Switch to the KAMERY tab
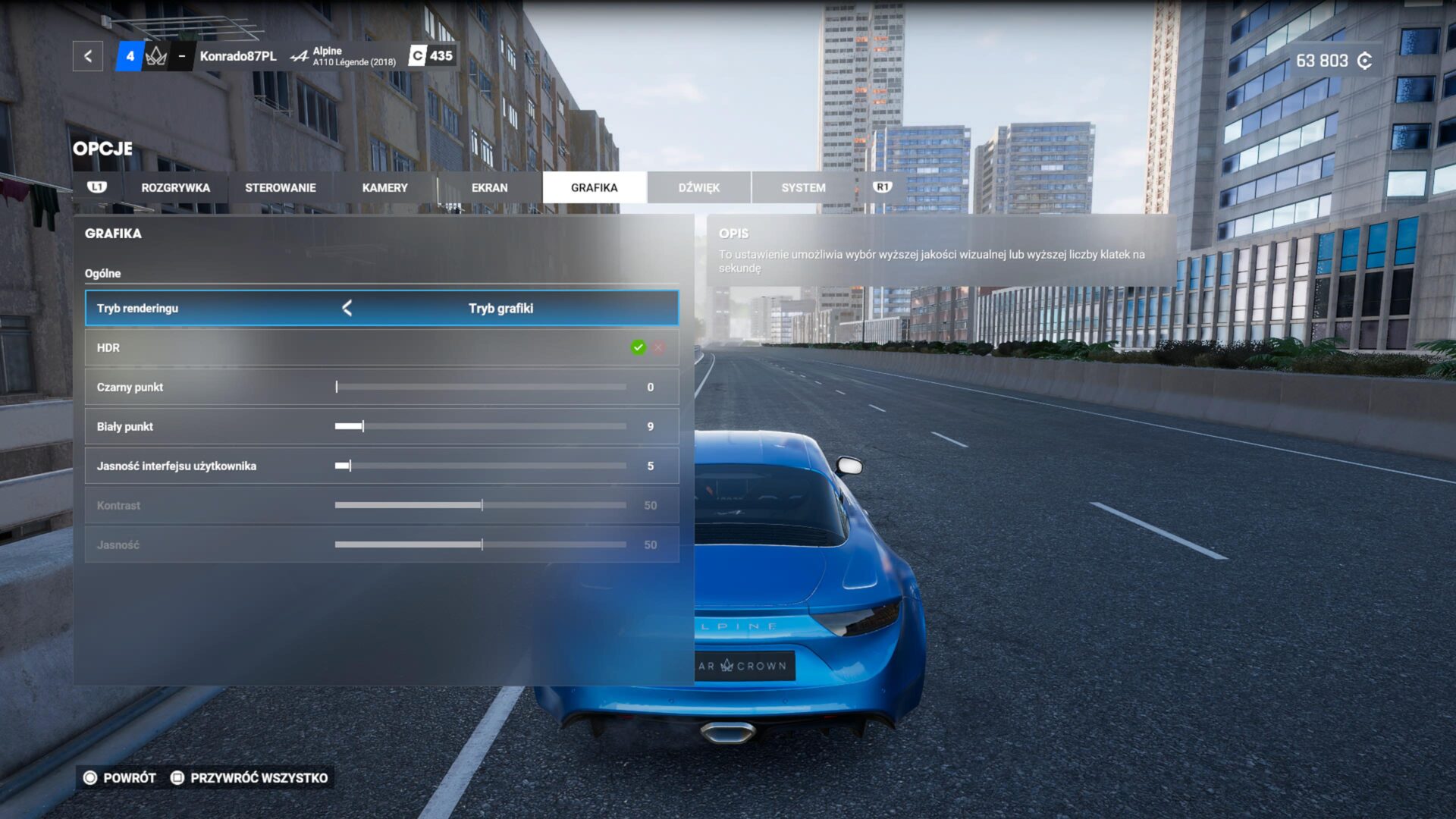Image resolution: width=1456 pixels, height=819 pixels. coord(385,187)
